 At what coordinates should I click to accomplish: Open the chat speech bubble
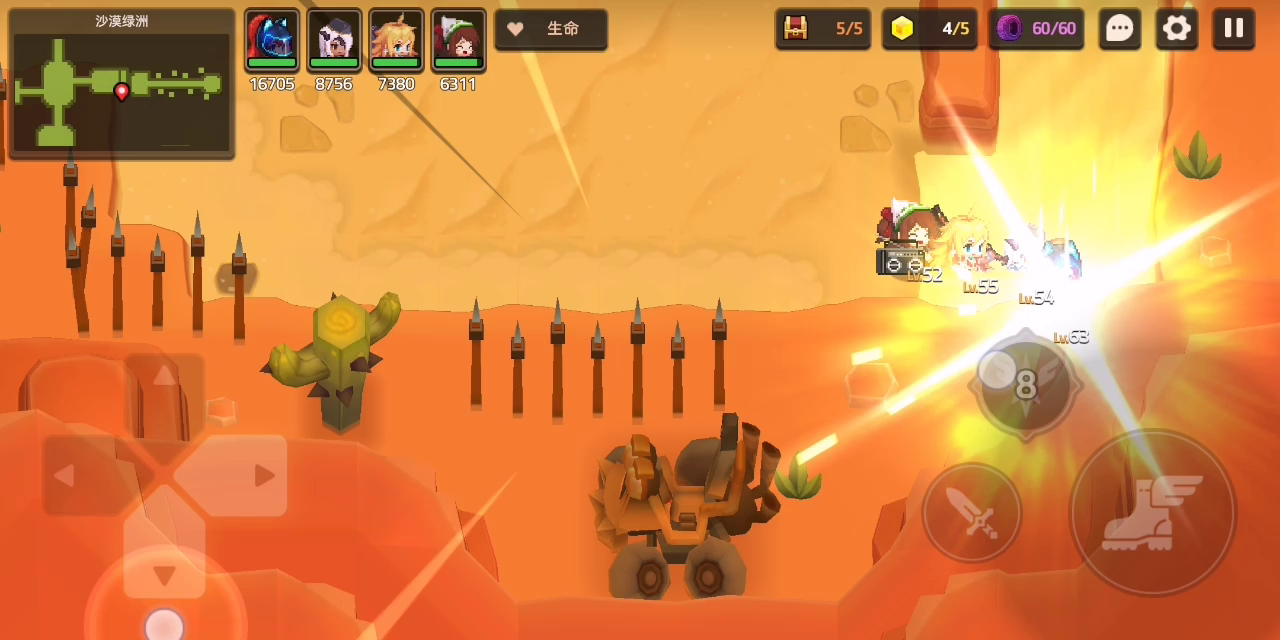[x=1120, y=29]
